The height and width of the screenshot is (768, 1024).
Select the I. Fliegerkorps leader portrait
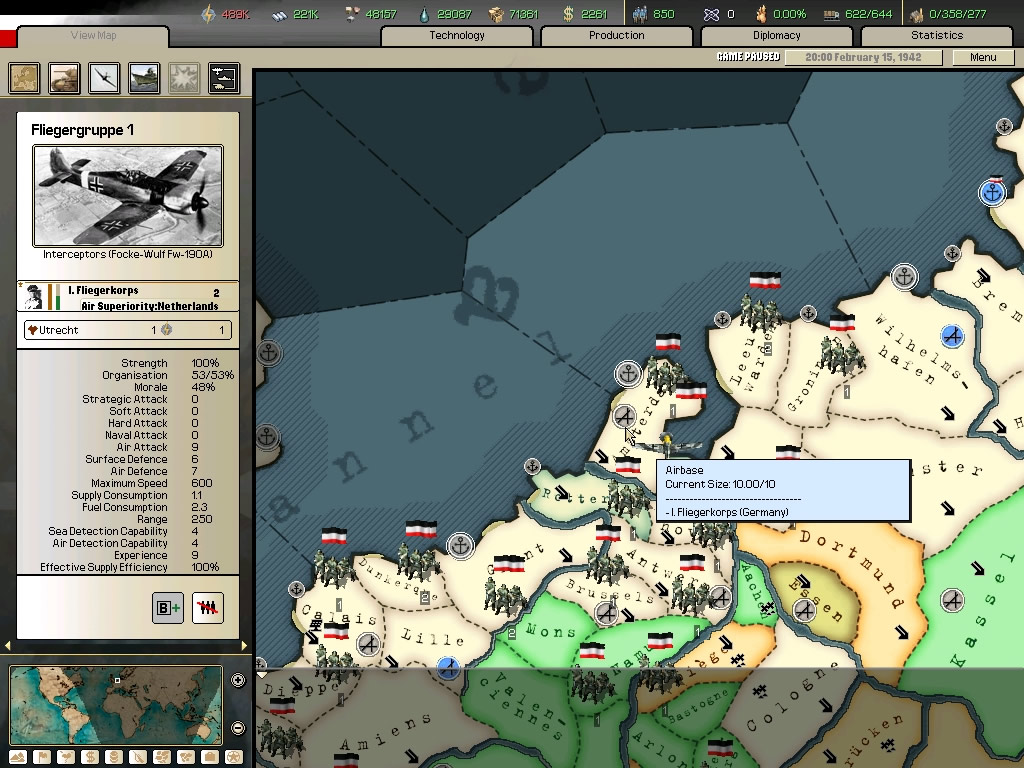click(34, 296)
